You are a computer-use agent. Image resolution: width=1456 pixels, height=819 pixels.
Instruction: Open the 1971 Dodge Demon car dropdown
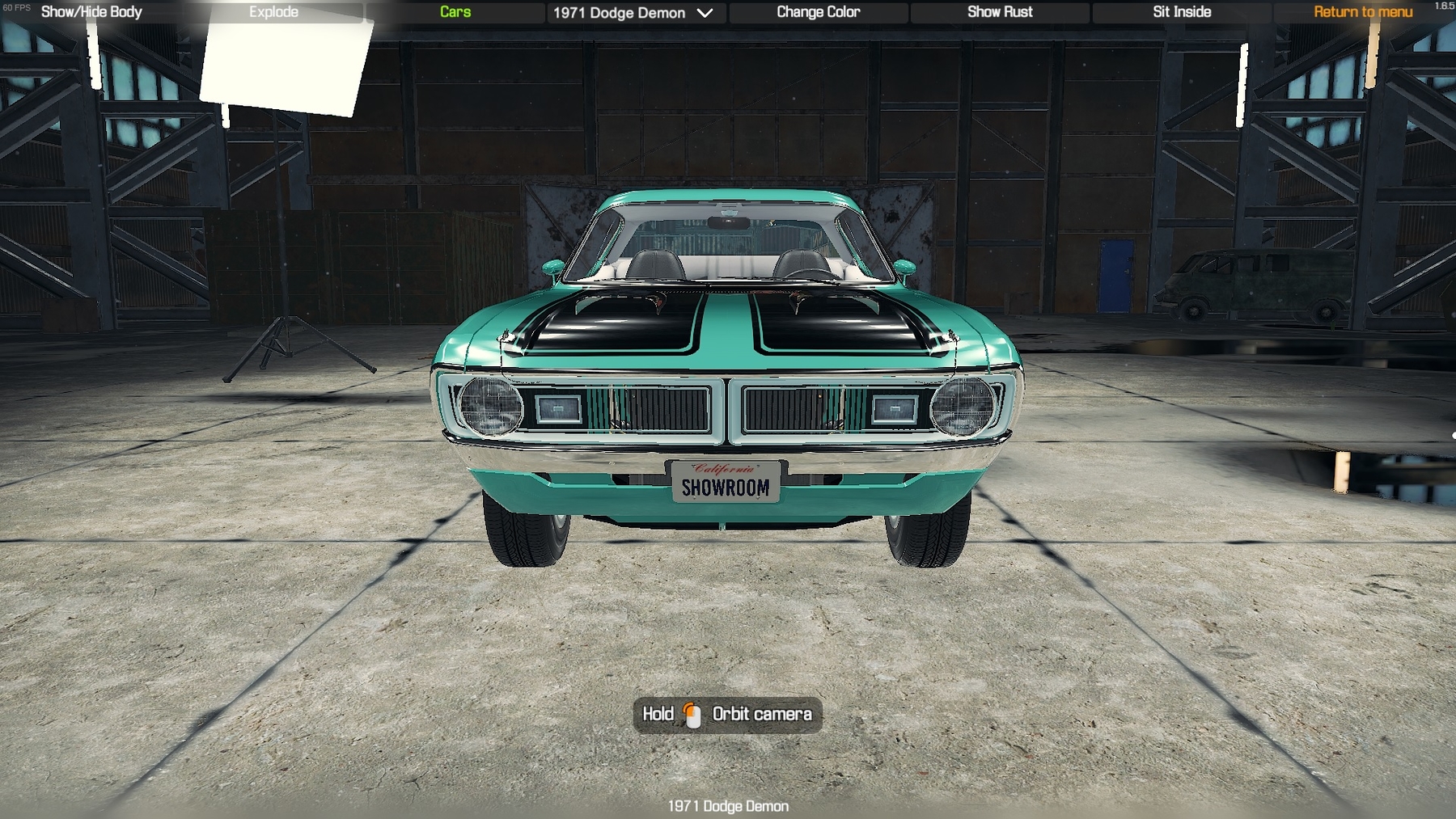pyautogui.click(x=633, y=13)
